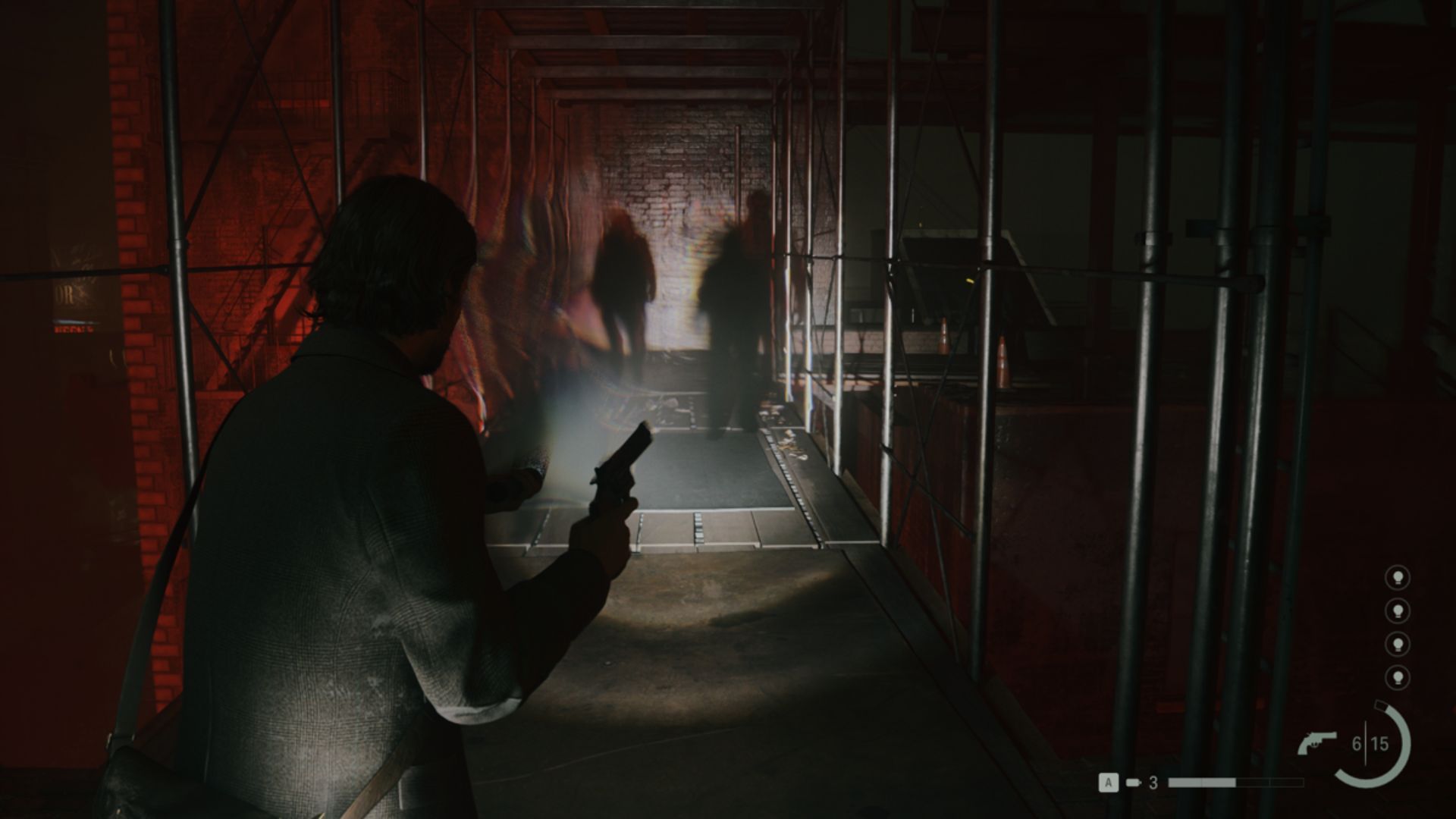Select the ammo count reading 6|15
Image resolution: width=1456 pixels, height=819 pixels.
[x=1370, y=744]
